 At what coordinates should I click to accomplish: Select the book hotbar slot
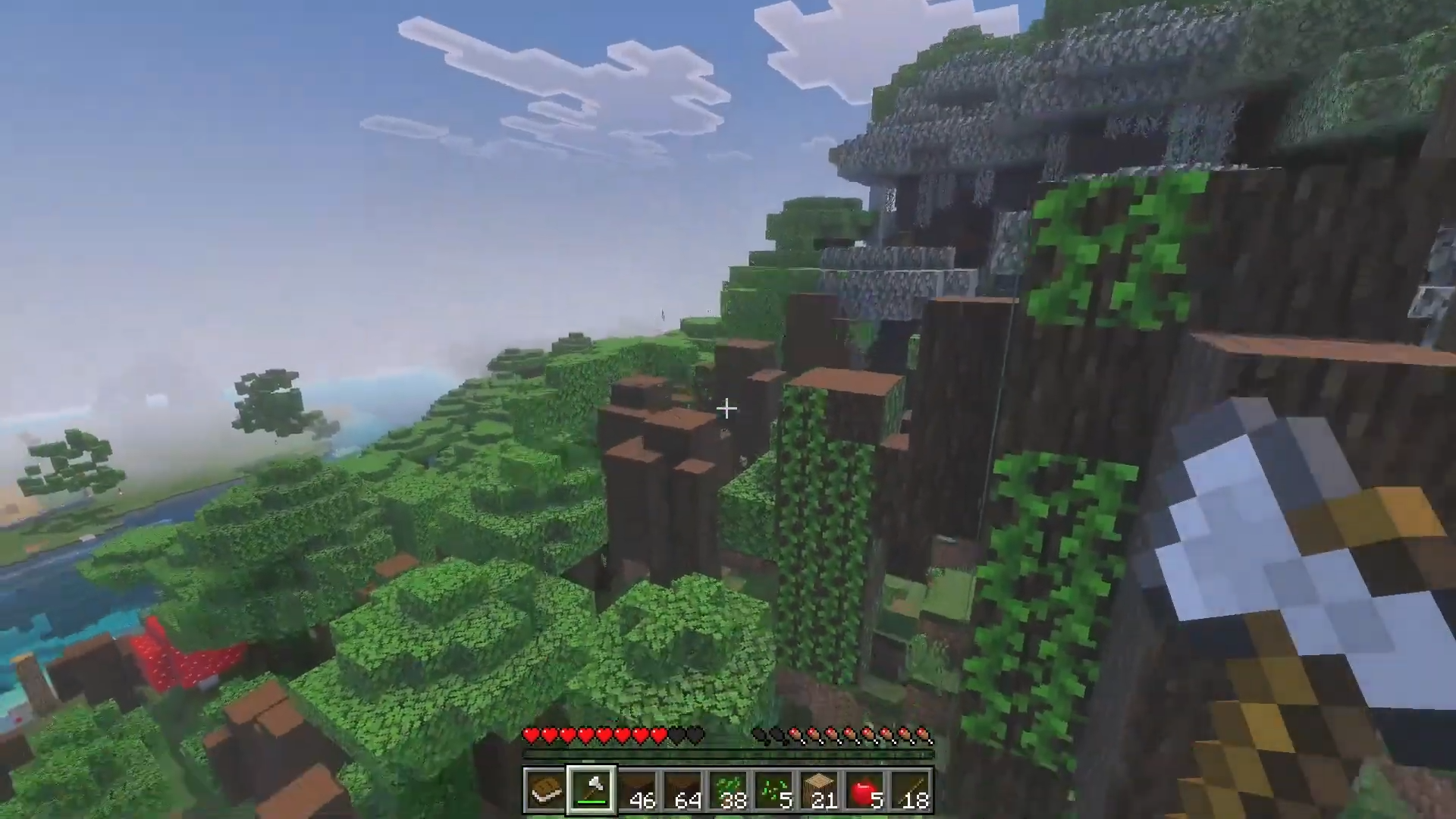(x=545, y=790)
